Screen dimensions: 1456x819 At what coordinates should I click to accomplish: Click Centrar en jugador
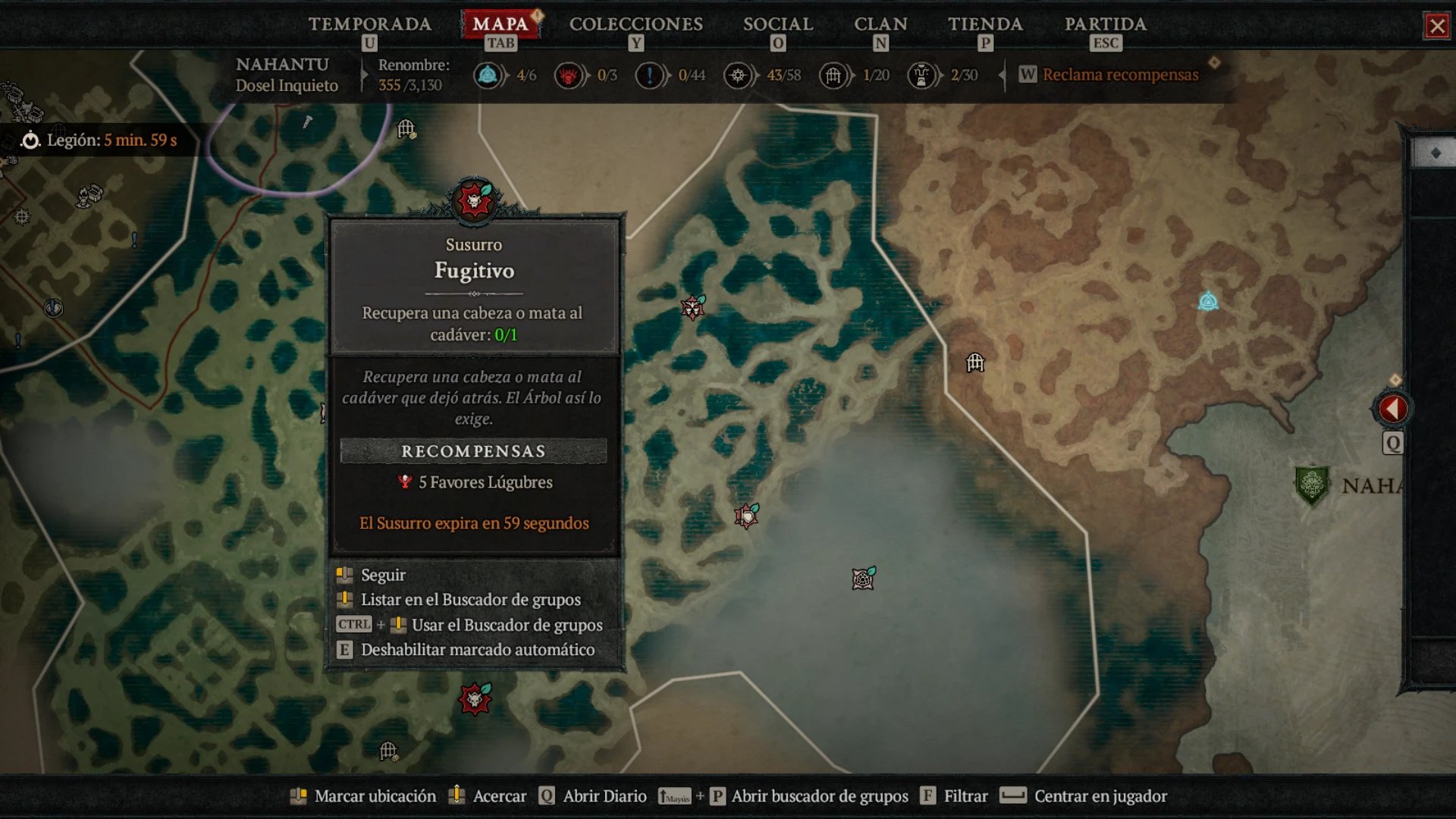1100,796
